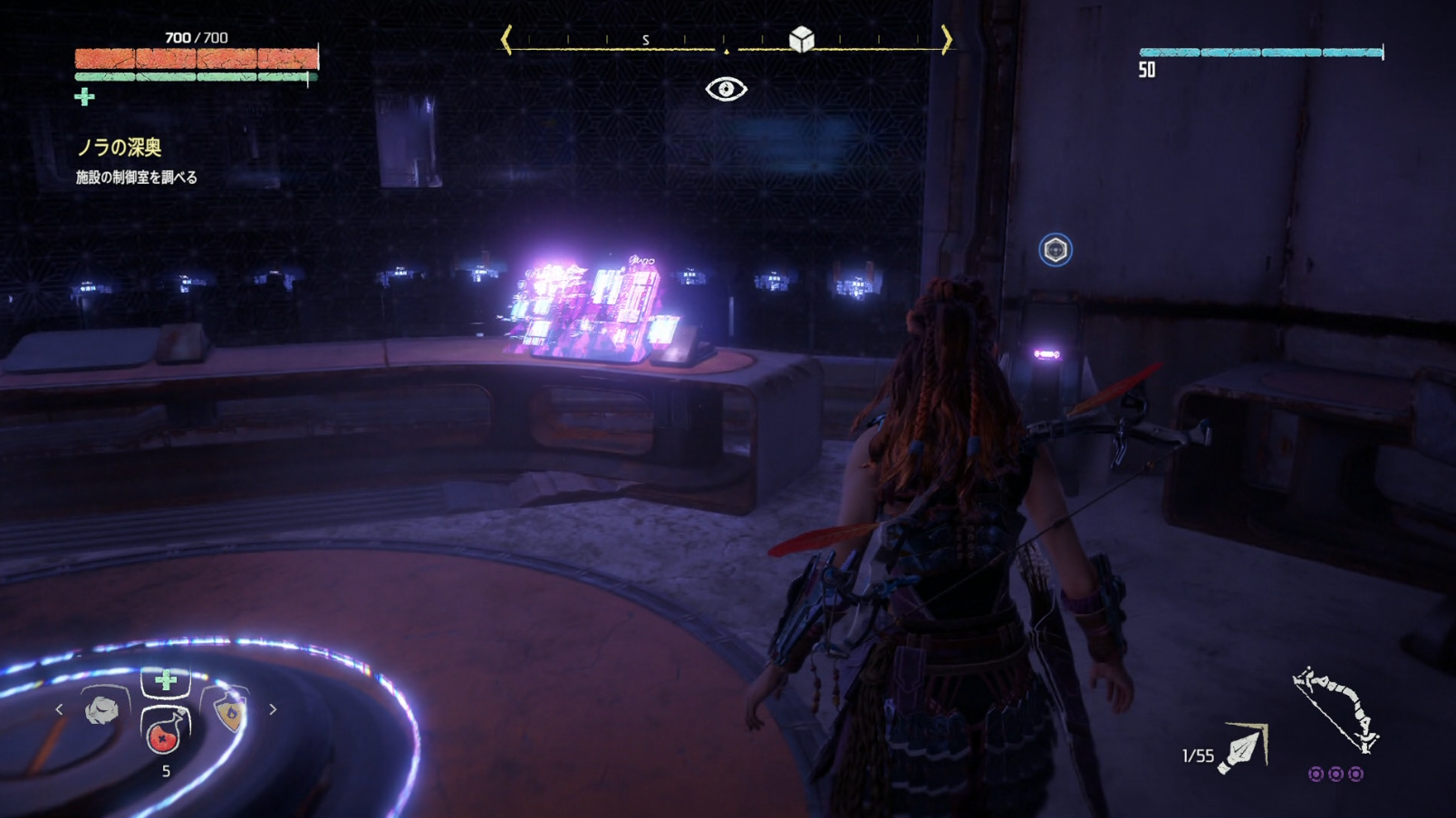This screenshot has height=818, width=1456.
Task: Cycle quick items with the right arrow
Action: point(273,710)
